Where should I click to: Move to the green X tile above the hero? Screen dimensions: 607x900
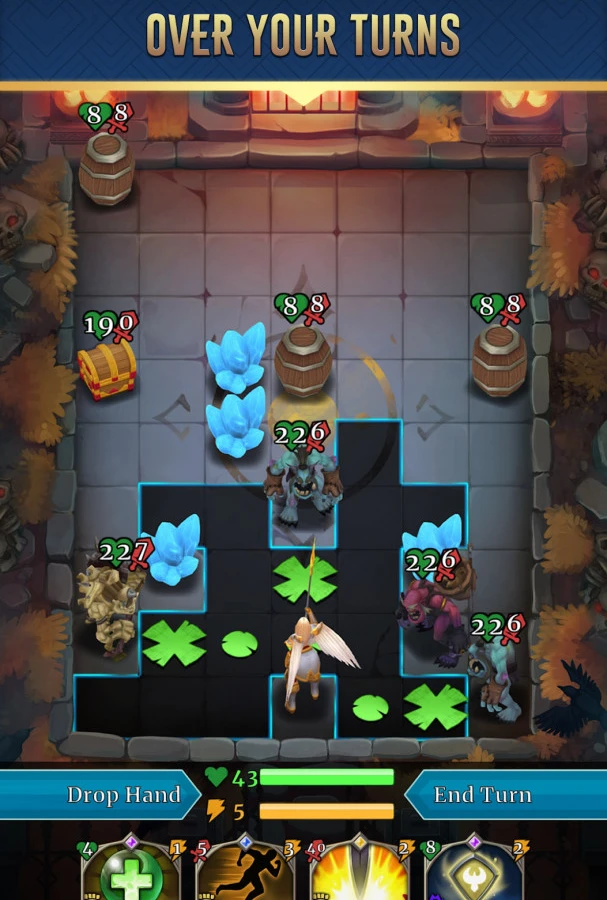pyautogui.click(x=304, y=580)
